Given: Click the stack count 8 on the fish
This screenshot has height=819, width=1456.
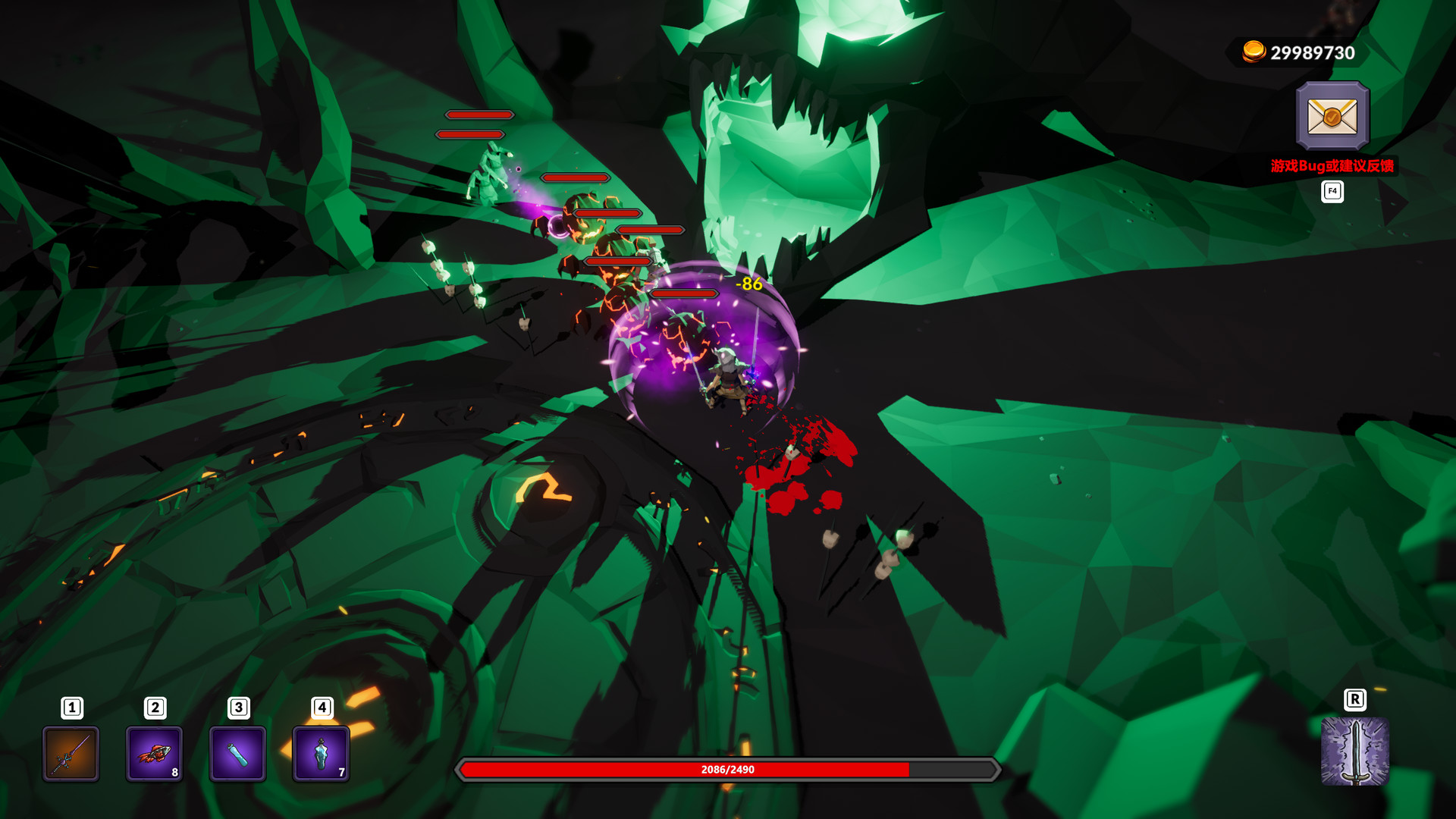Looking at the screenshot, I should coord(173,772).
